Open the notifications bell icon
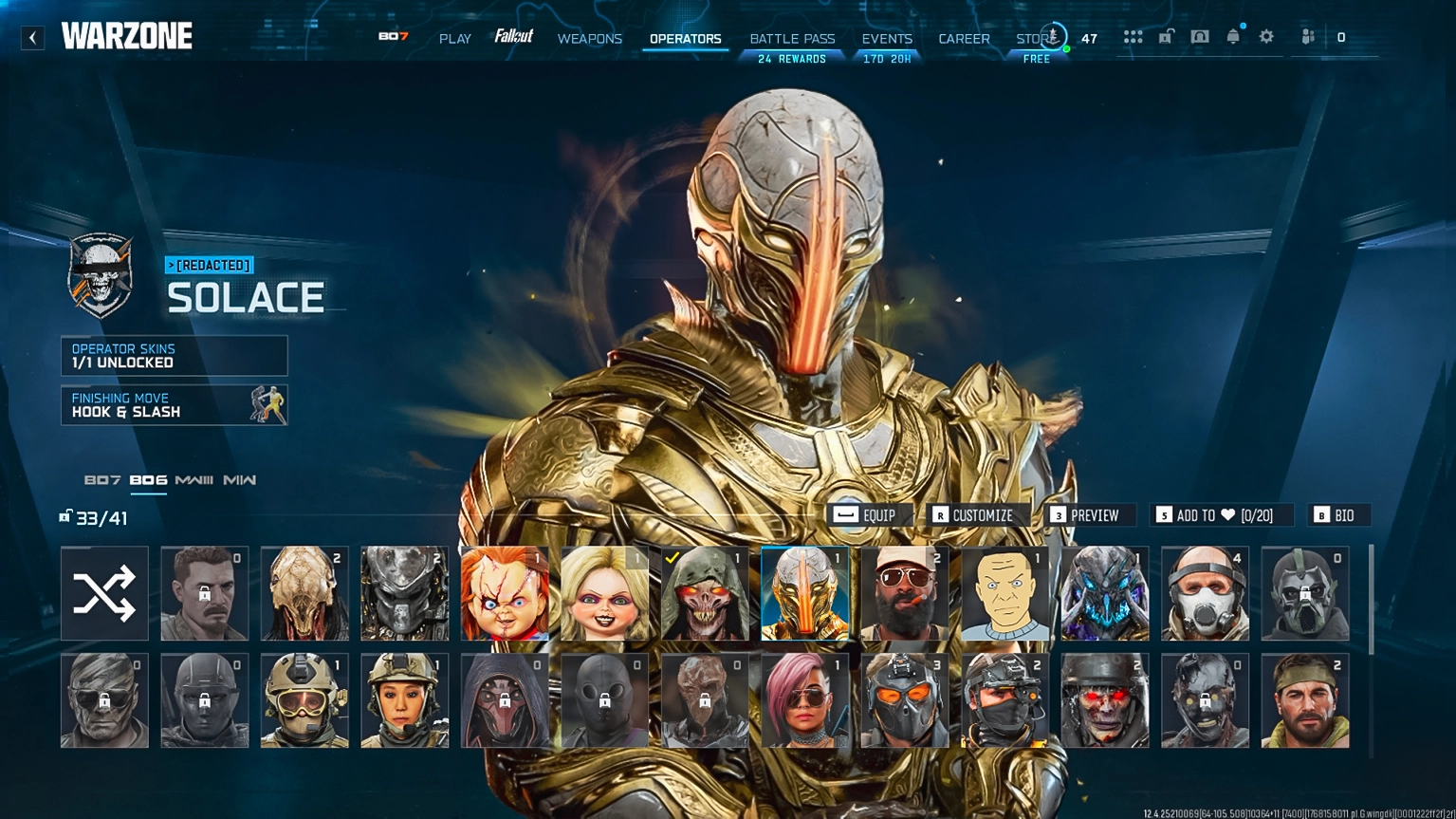This screenshot has width=1456, height=819. [x=1232, y=35]
